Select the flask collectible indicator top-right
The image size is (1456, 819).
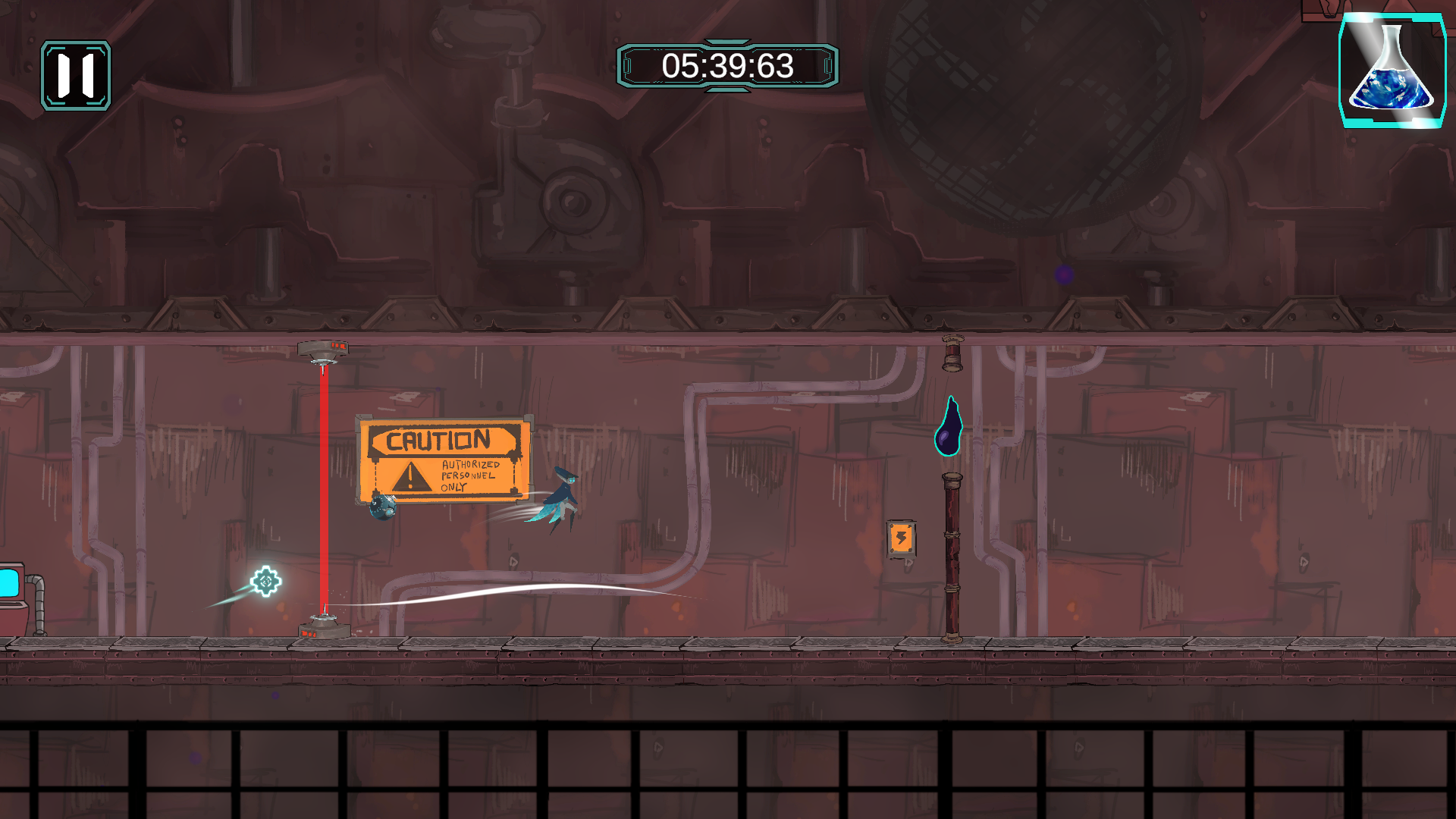[1392, 72]
